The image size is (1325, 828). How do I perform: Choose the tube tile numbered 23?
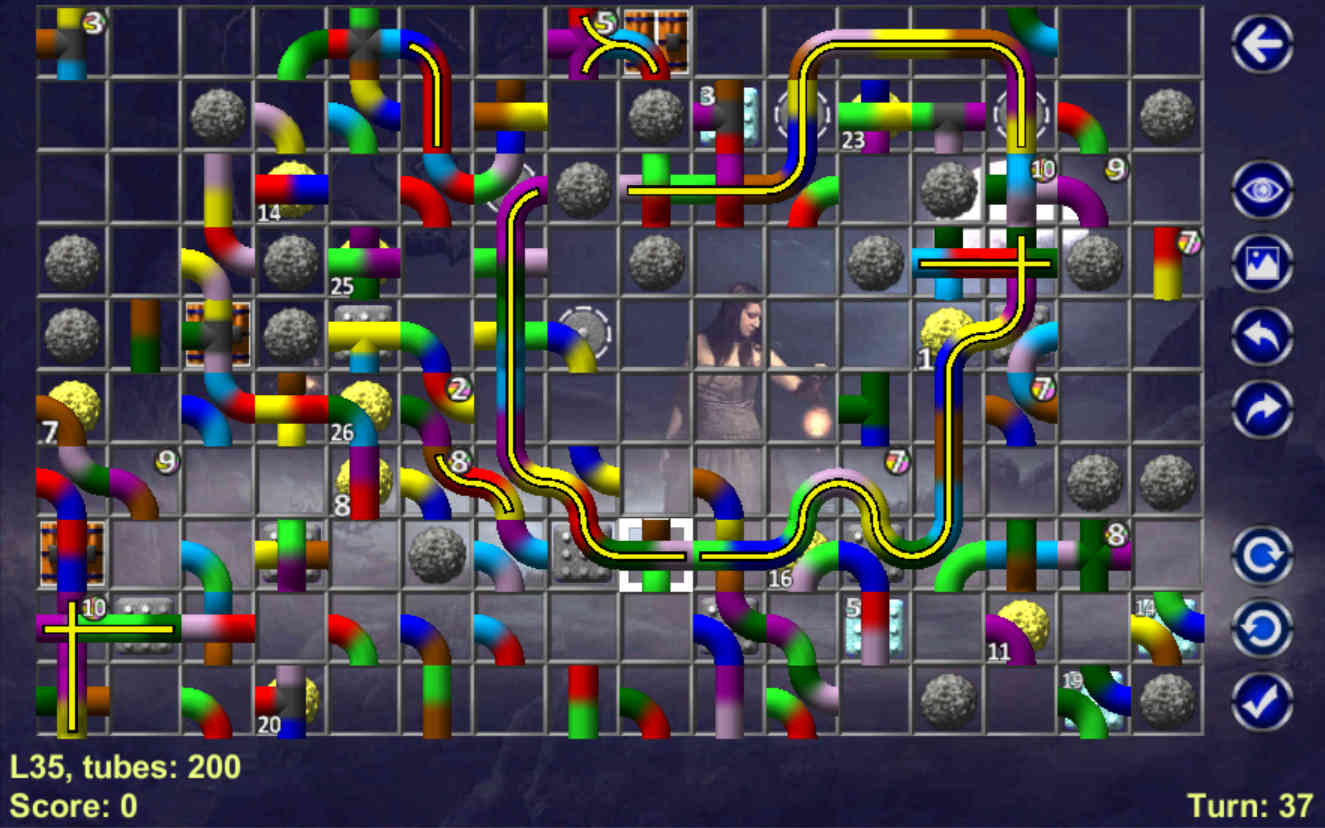click(x=875, y=117)
